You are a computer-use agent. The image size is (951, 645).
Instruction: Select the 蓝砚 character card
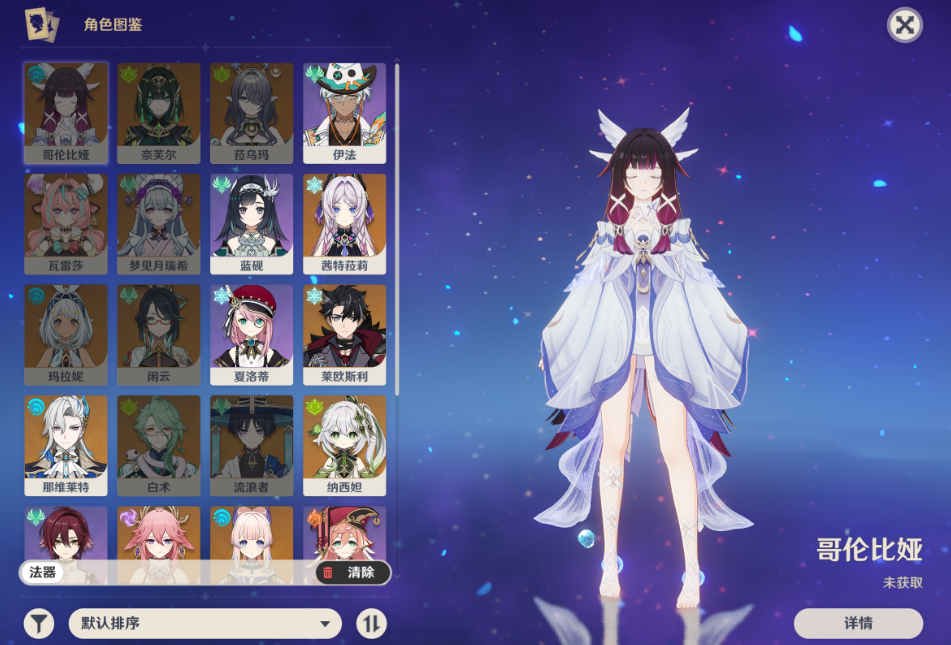point(252,224)
